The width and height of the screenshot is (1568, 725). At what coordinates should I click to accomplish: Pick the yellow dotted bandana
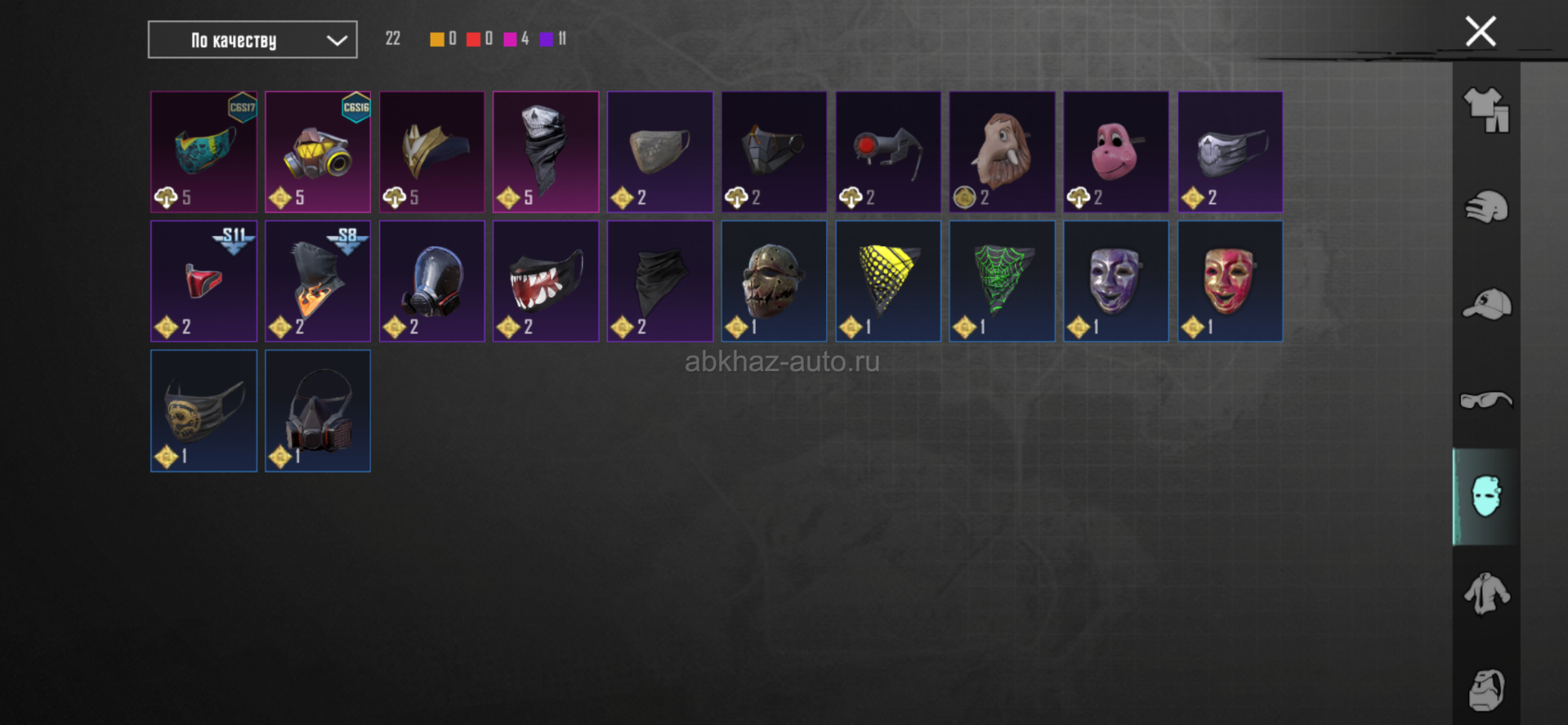point(888,281)
